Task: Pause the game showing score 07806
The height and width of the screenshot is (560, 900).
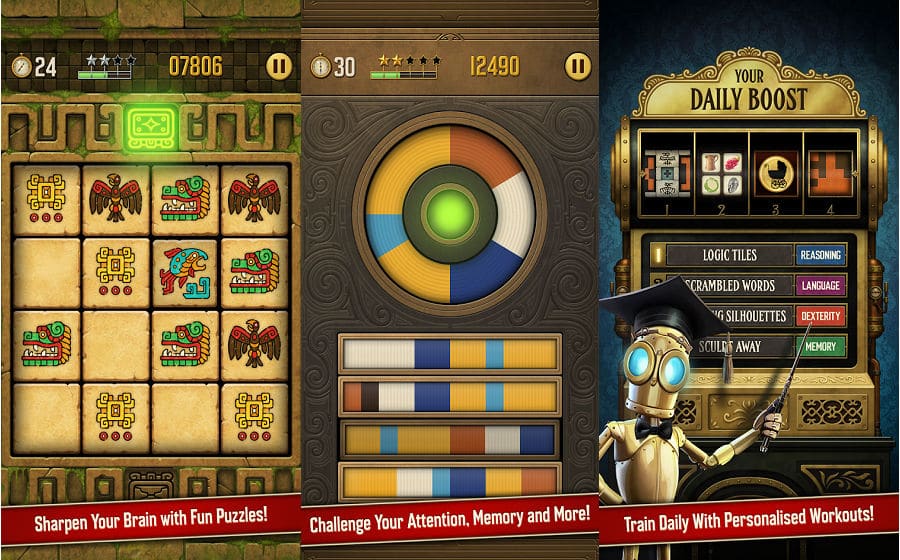Action: (x=280, y=67)
